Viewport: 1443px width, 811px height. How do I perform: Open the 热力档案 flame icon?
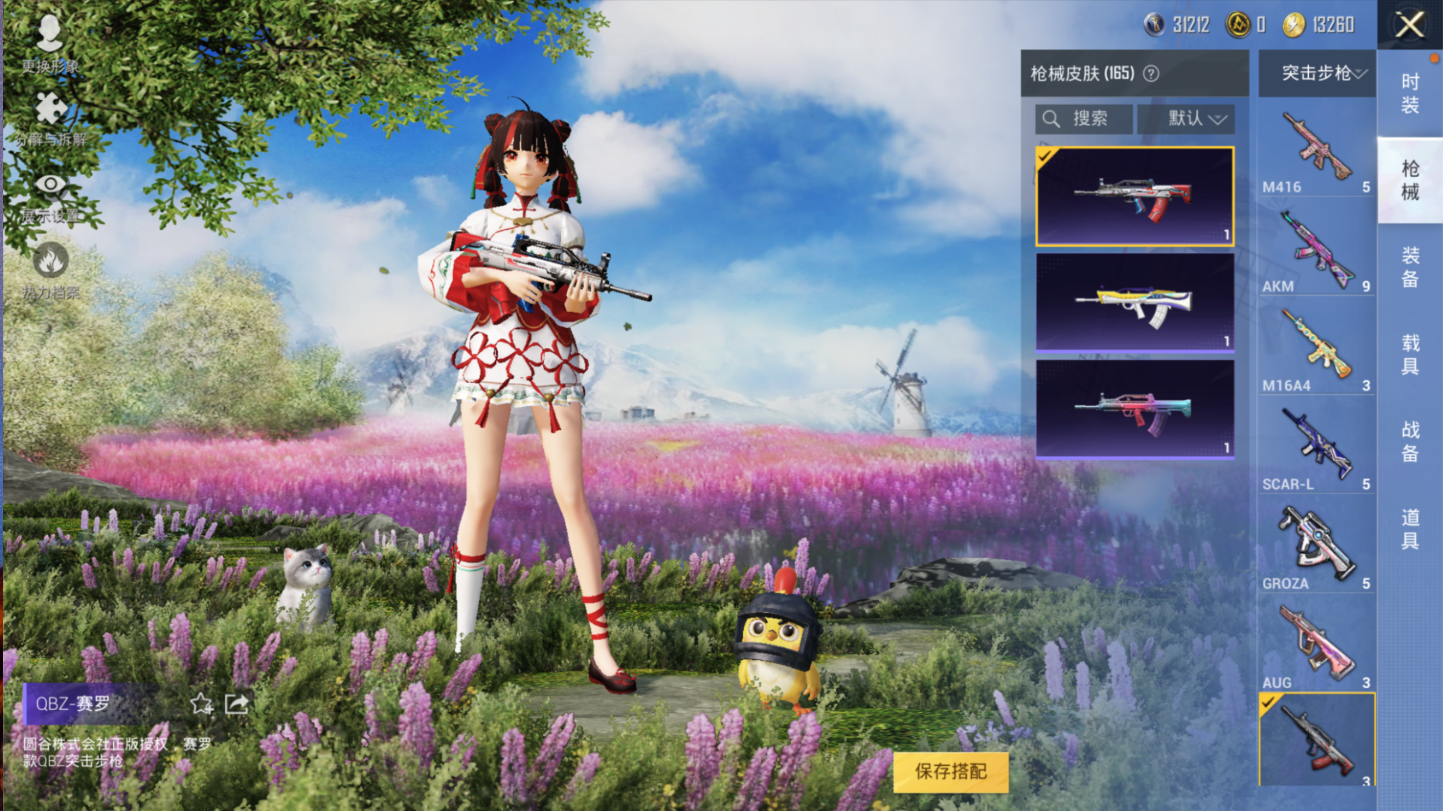[50, 268]
